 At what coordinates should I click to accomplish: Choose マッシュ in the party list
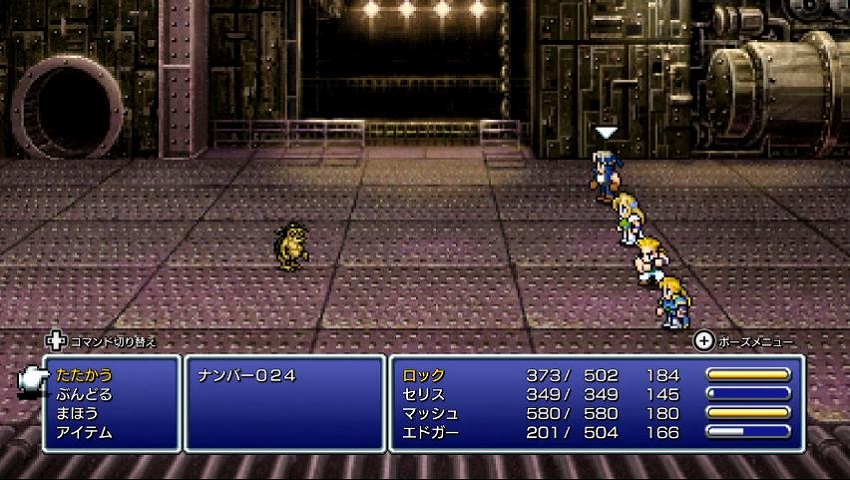click(430, 413)
